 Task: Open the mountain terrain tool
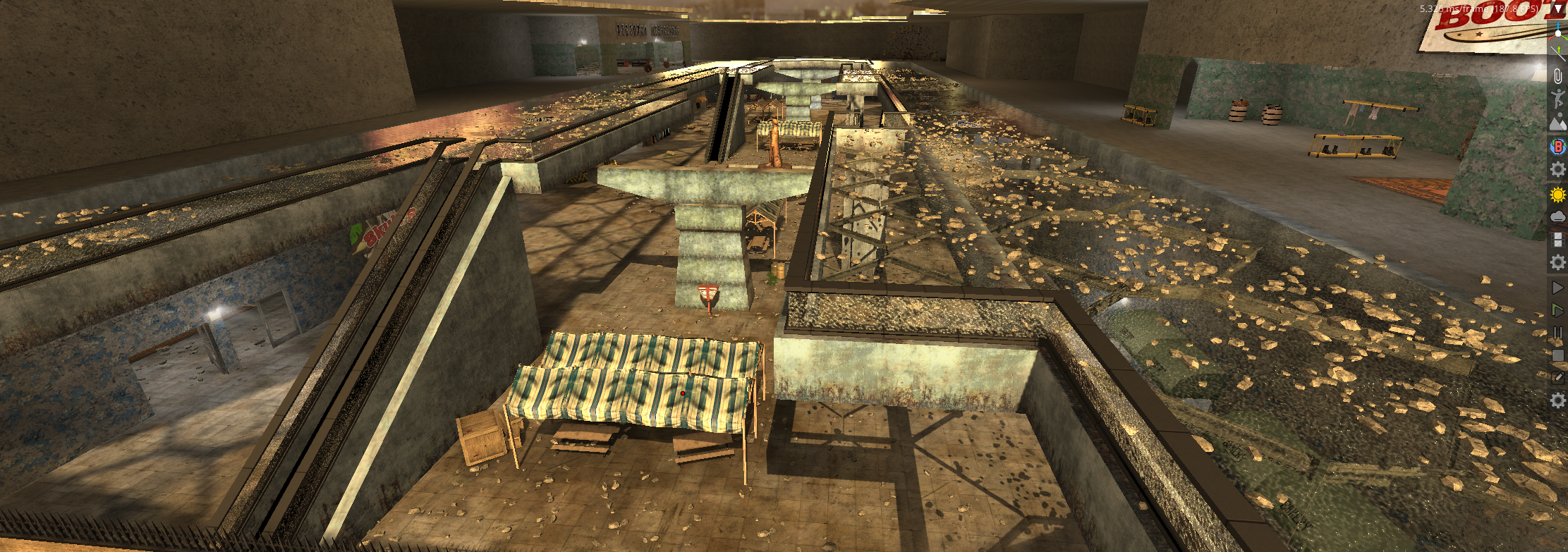(1558, 123)
